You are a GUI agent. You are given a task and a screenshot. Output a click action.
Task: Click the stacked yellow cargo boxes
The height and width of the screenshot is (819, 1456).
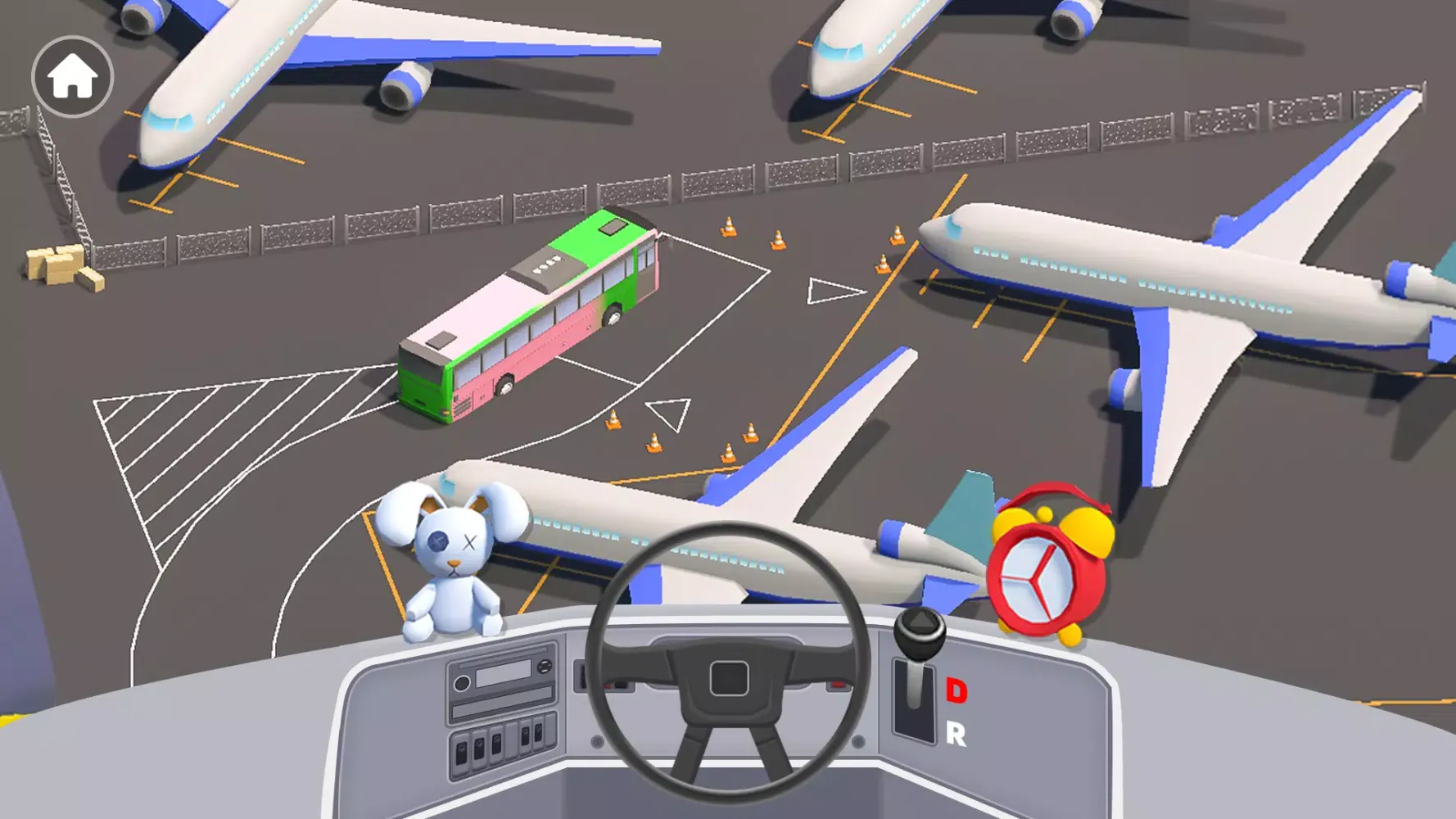pyautogui.click(x=59, y=266)
